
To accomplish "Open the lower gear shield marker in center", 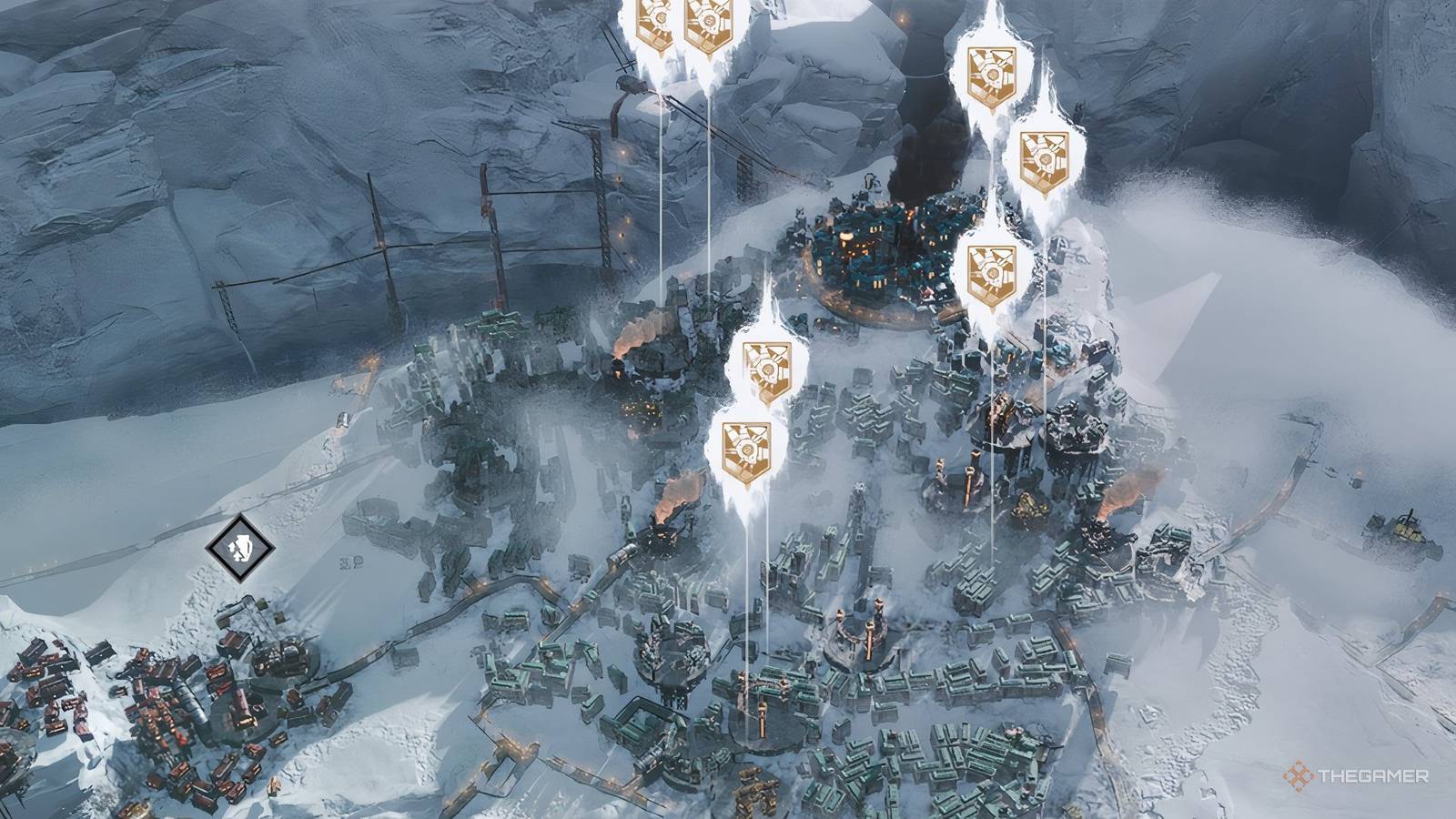I will point(746,446).
